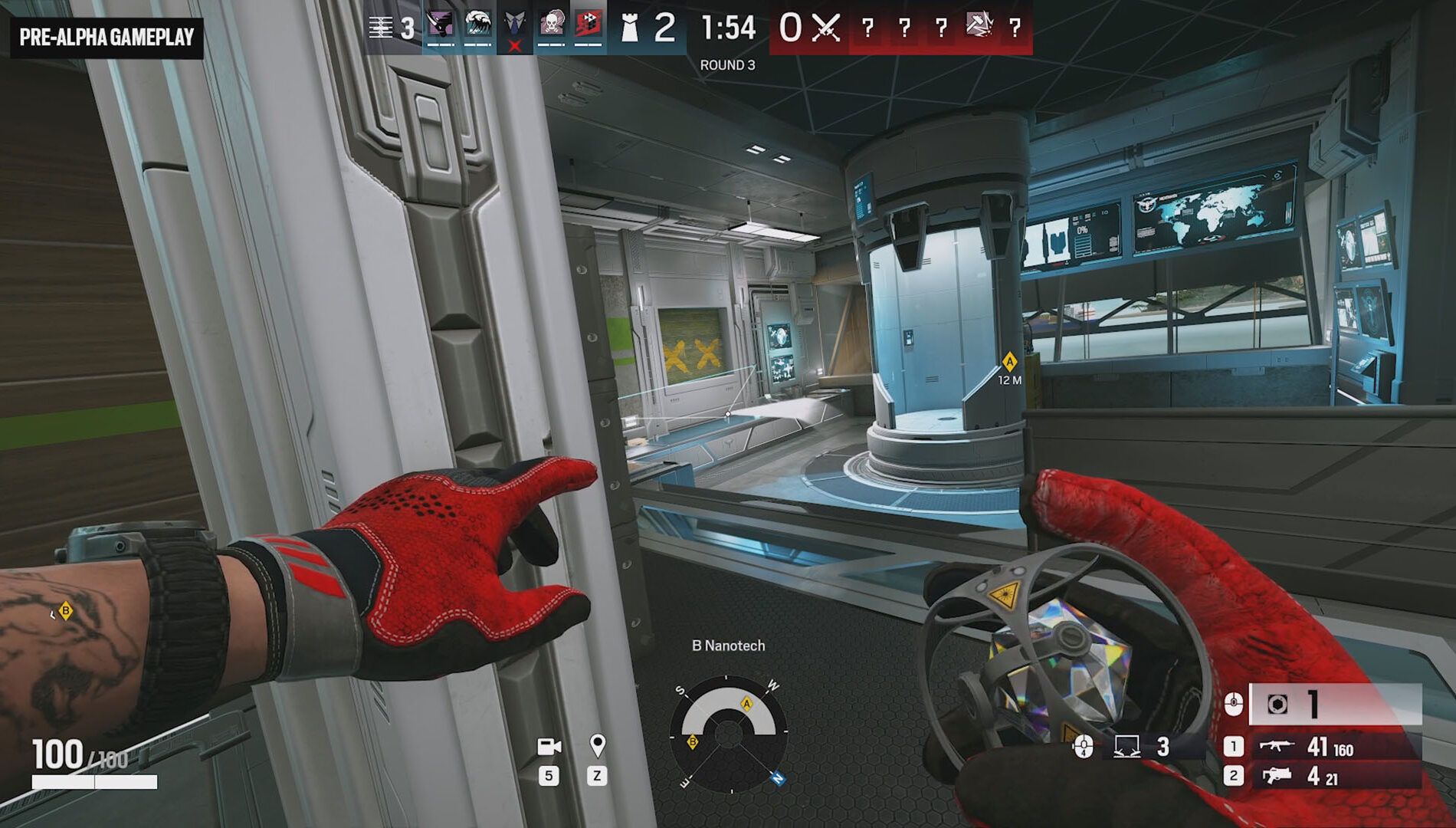This screenshot has height=828, width=1456.
Task: Click the yellow A 12M objective marker
Action: 1008,362
